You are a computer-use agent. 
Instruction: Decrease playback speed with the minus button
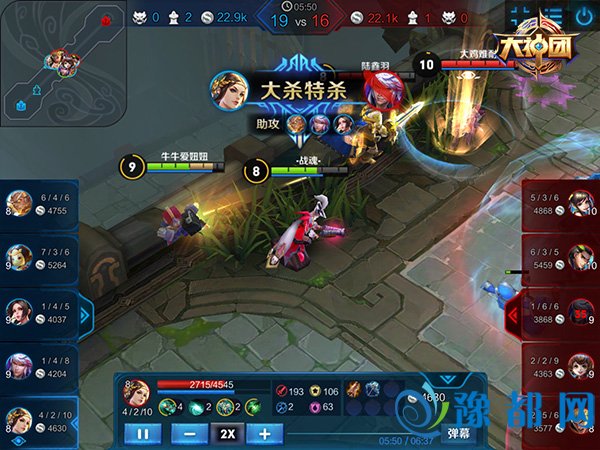coord(190,433)
